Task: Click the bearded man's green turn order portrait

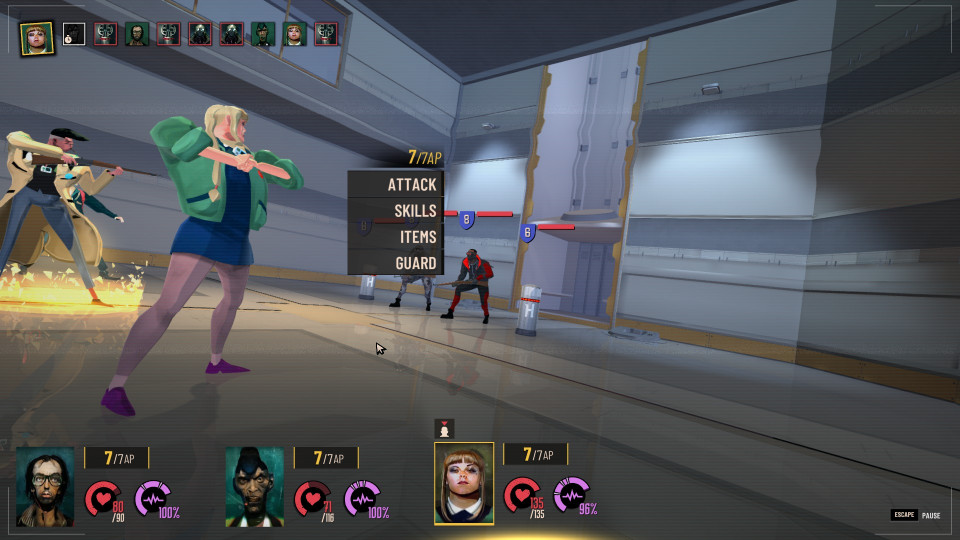Action: coord(137,35)
